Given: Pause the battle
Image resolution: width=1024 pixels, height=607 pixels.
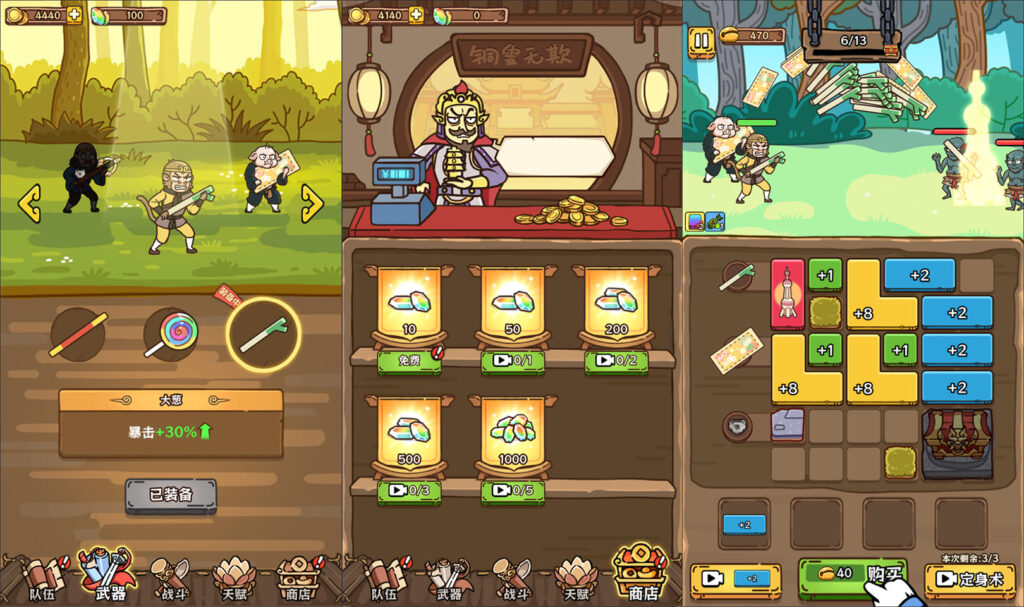Looking at the screenshot, I should click(x=701, y=41).
